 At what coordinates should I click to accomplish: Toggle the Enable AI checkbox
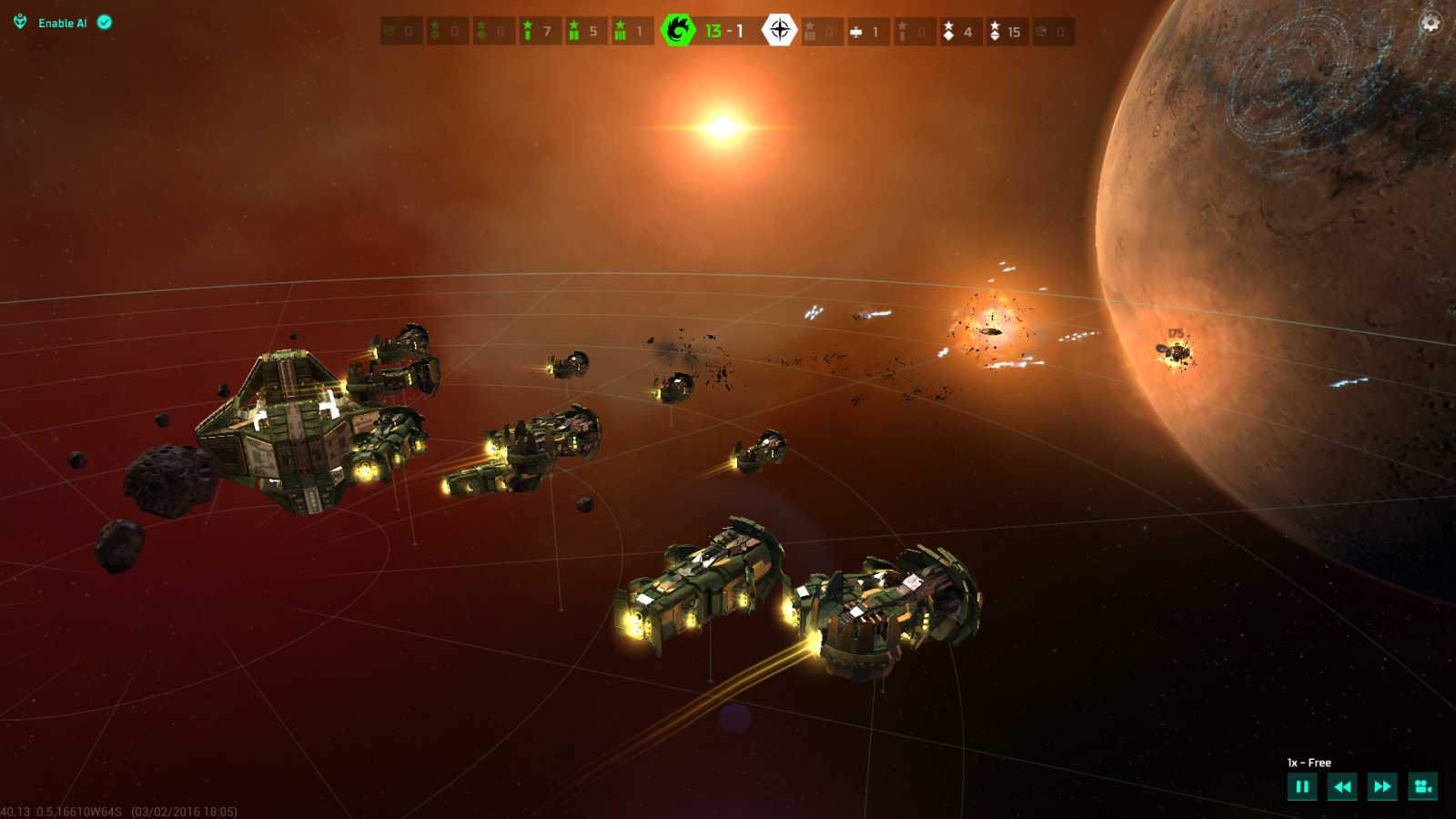(105, 23)
